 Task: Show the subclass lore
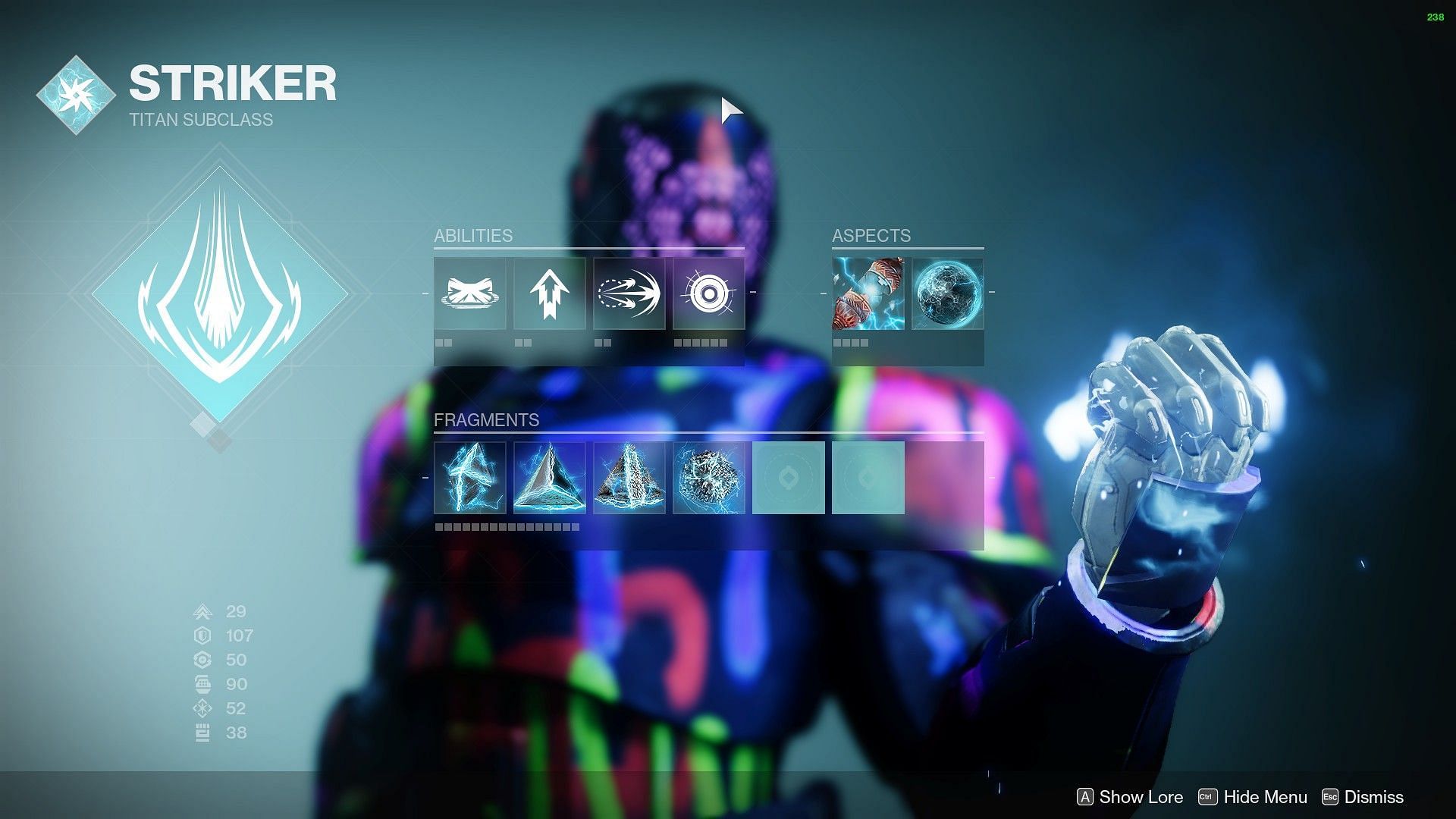pyautogui.click(x=1130, y=797)
